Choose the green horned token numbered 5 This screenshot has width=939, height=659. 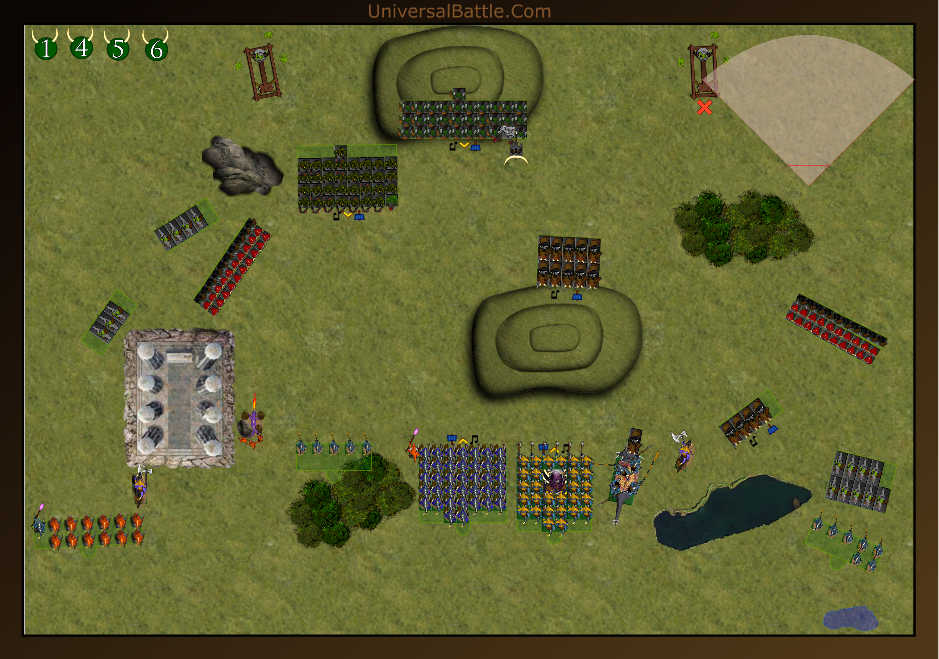(119, 48)
